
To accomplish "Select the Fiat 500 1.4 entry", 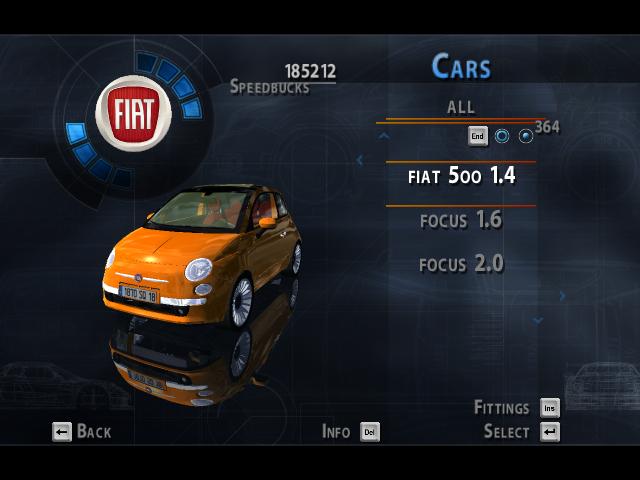I will 461,176.
